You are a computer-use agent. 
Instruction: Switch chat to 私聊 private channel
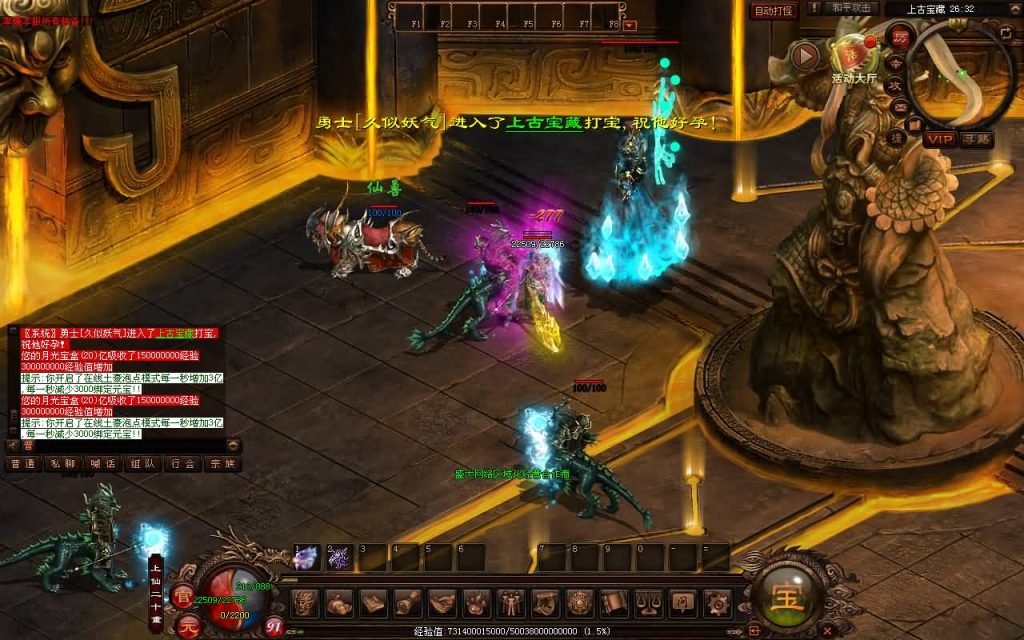coord(62,464)
